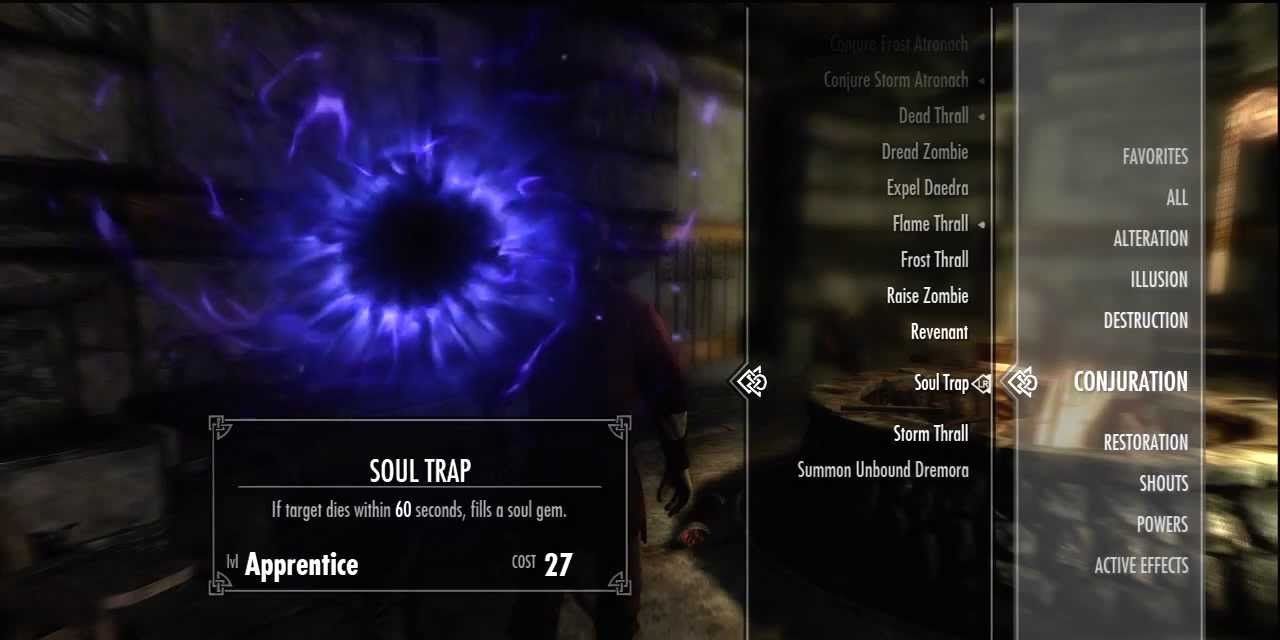Show the Shouts list
The height and width of the screenshot is (640, 1280).
click(1163, 484)
